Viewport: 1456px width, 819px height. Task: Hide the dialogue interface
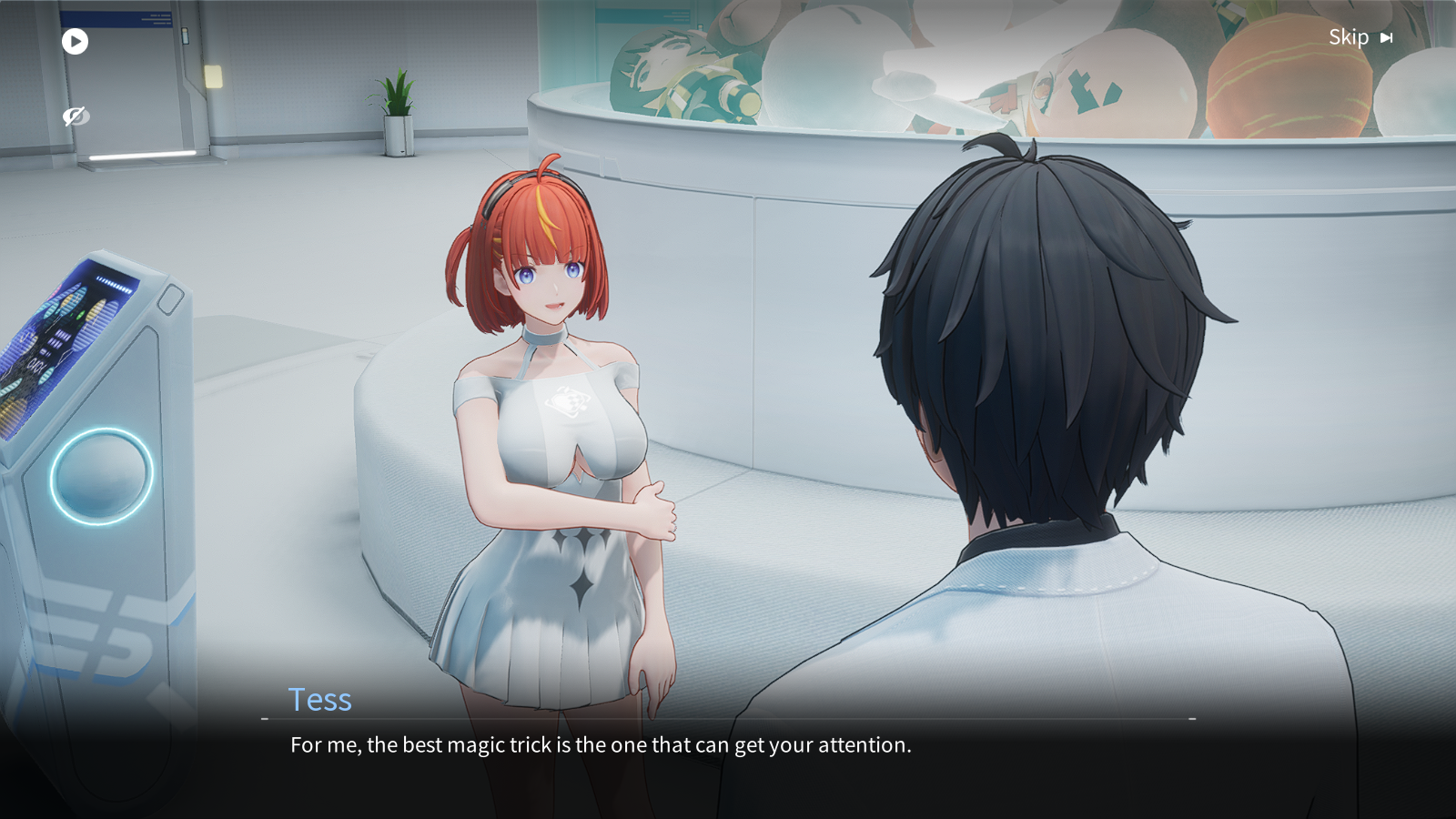point(75,116)
